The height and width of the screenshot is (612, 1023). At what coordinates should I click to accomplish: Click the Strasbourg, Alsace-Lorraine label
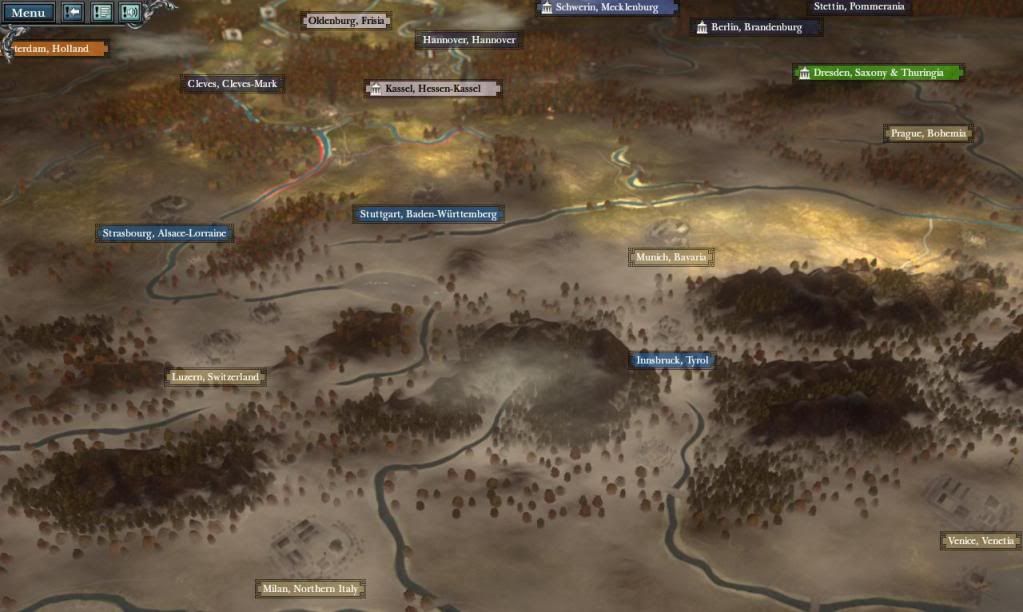[x=166, y=234]
